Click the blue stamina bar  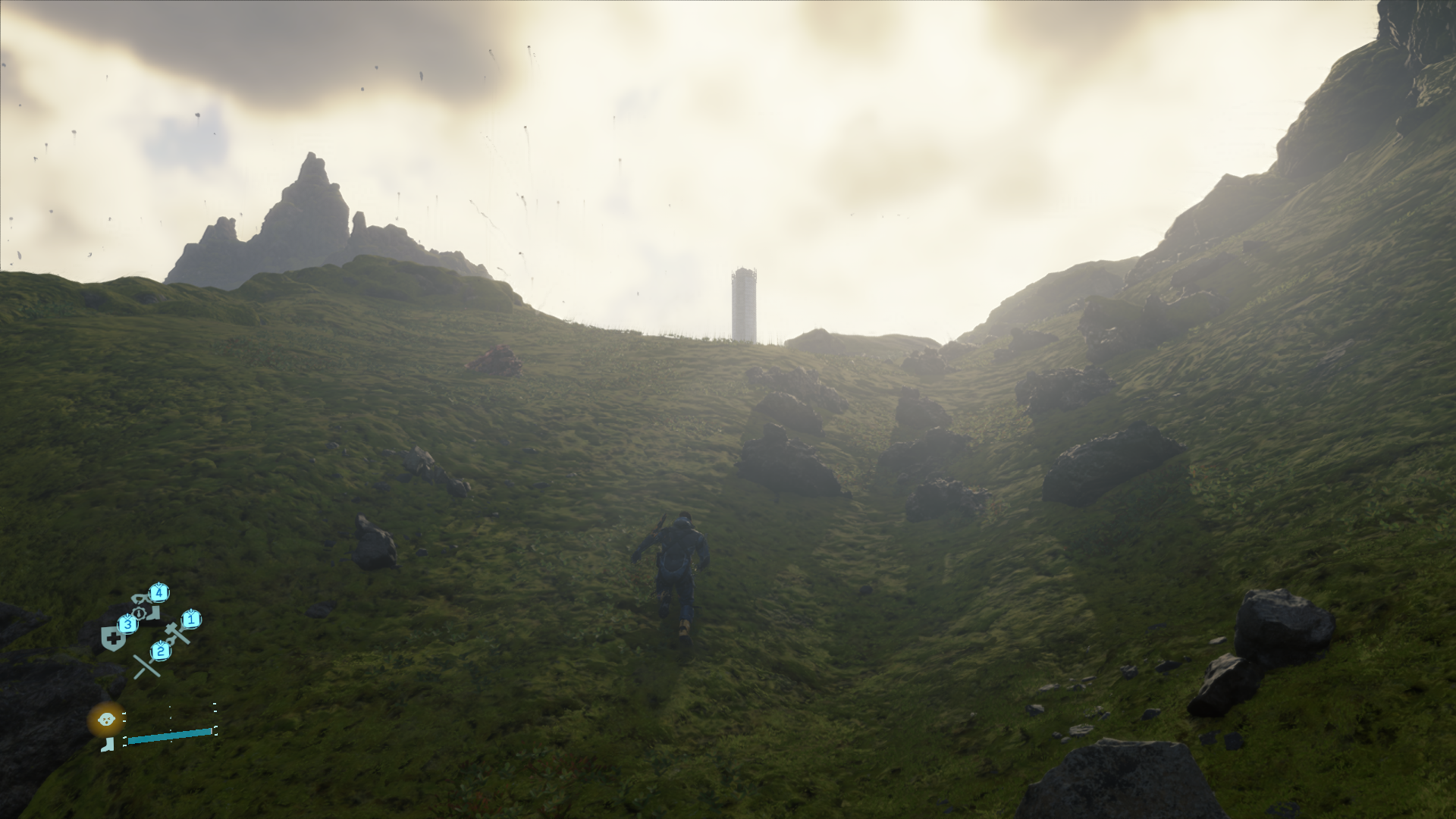(170, 736)
